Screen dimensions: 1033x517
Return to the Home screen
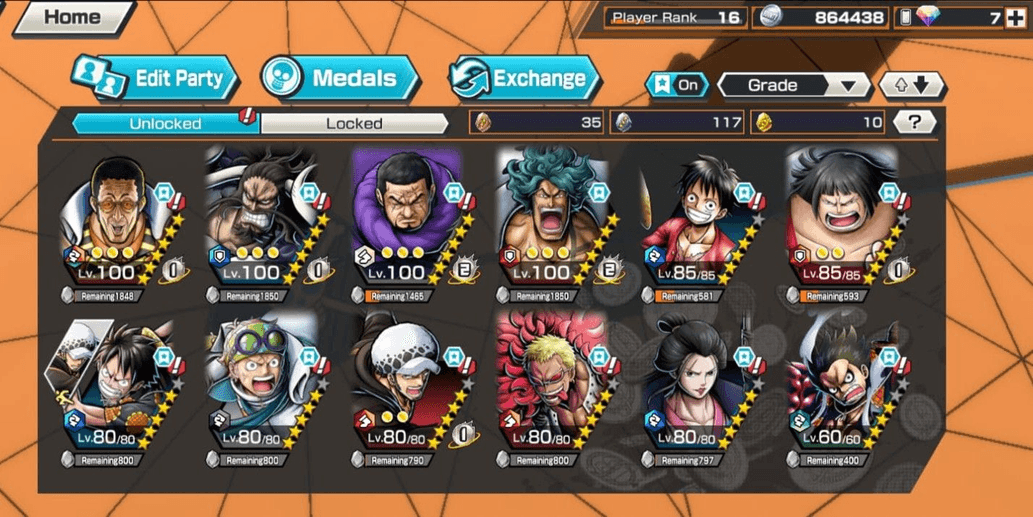coord(72,17)
